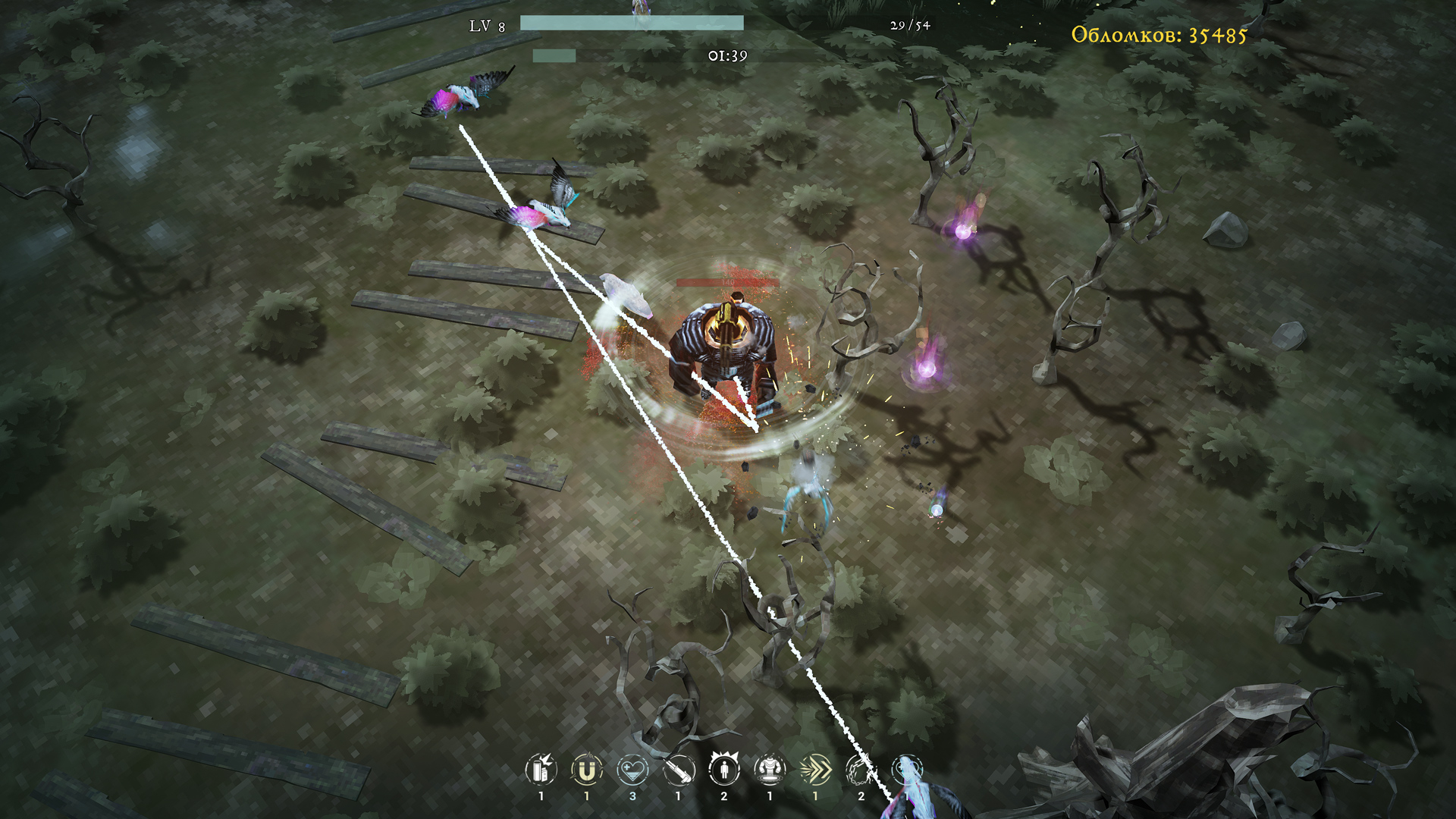Viewport: 1456px width, 819px height.
Task: Click the magnet pickup upgrade icon
Action: point(586,770)
